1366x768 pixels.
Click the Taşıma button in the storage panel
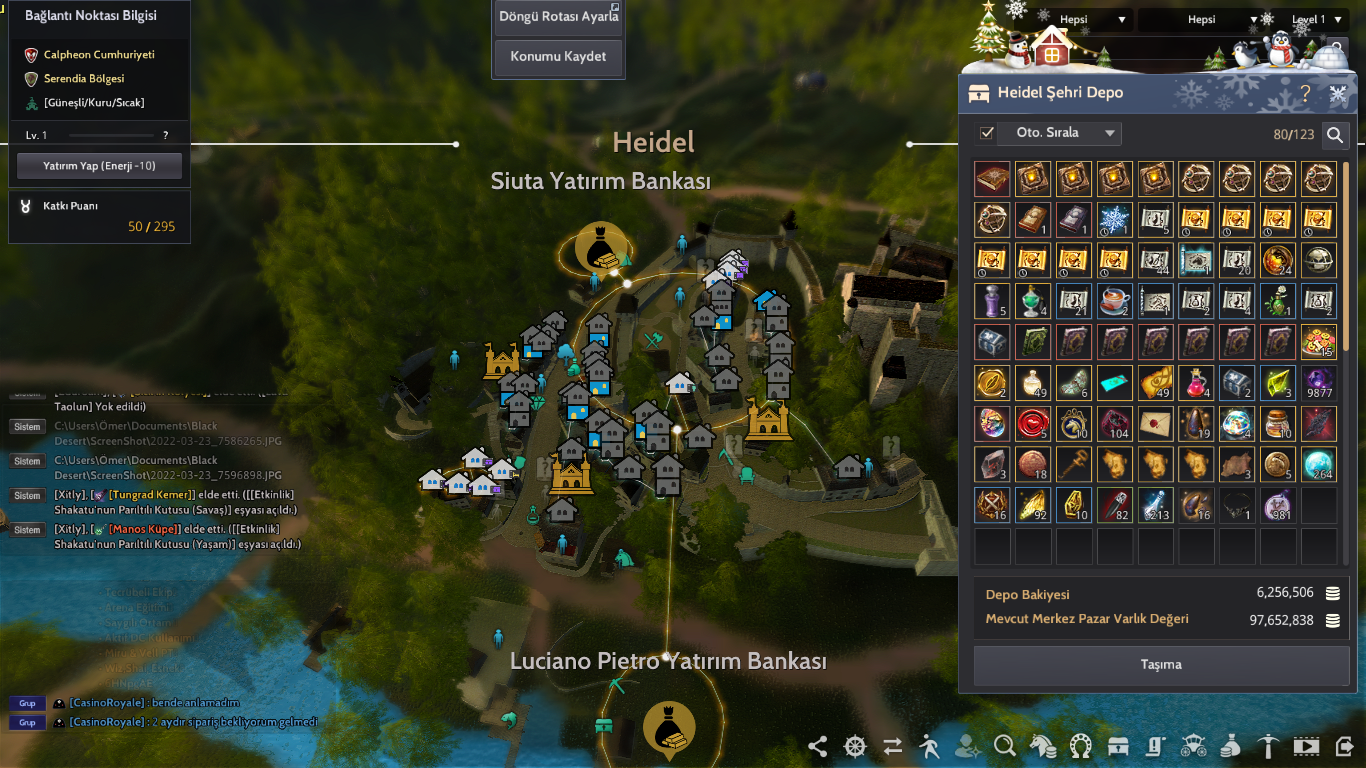(x=1161, y=666)
